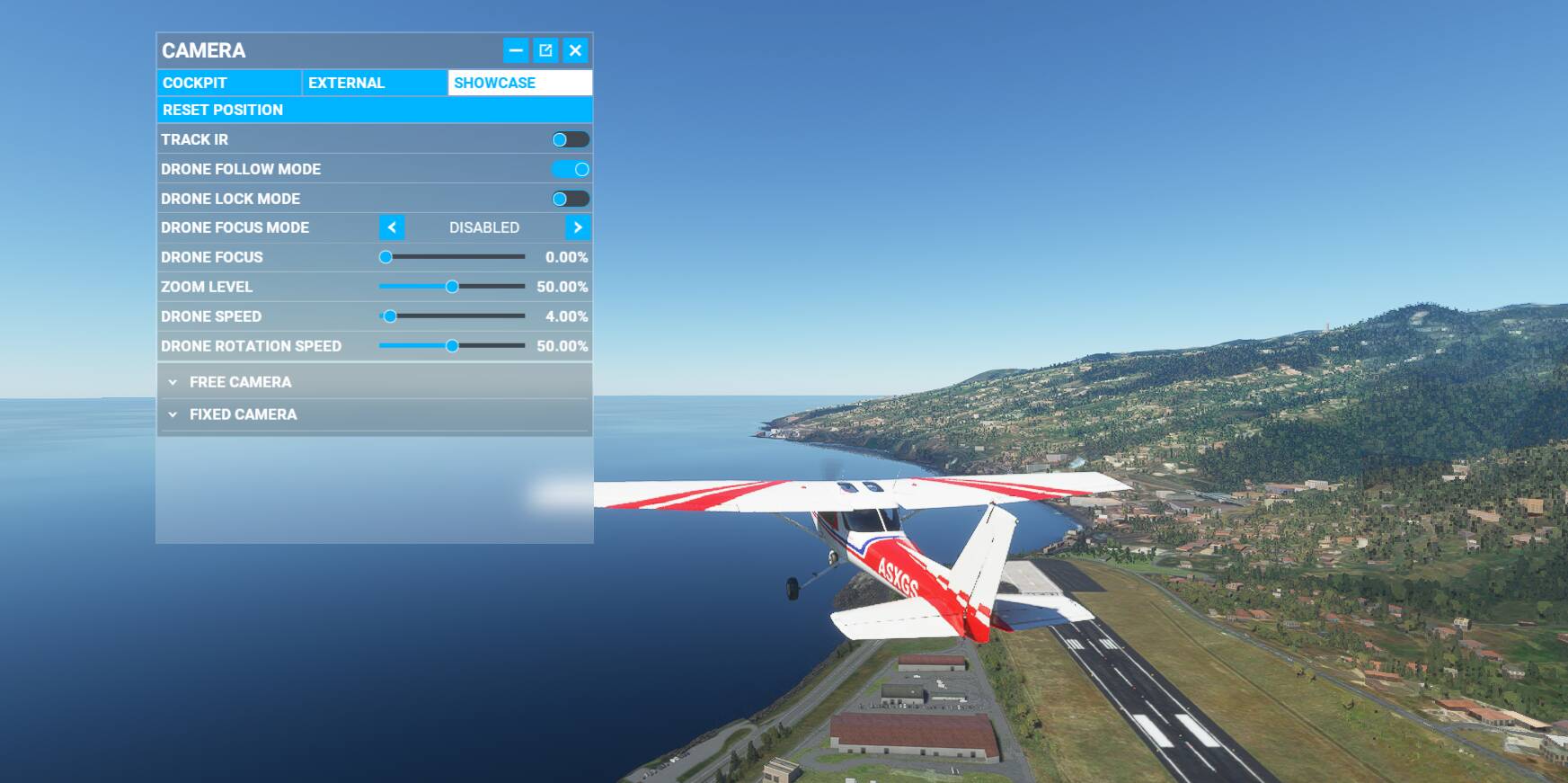Image resolution: width=1568 pixels, height=783 pixels.
Task: Click the Drone Speed slider handle
Action: [x=390, y=316]
